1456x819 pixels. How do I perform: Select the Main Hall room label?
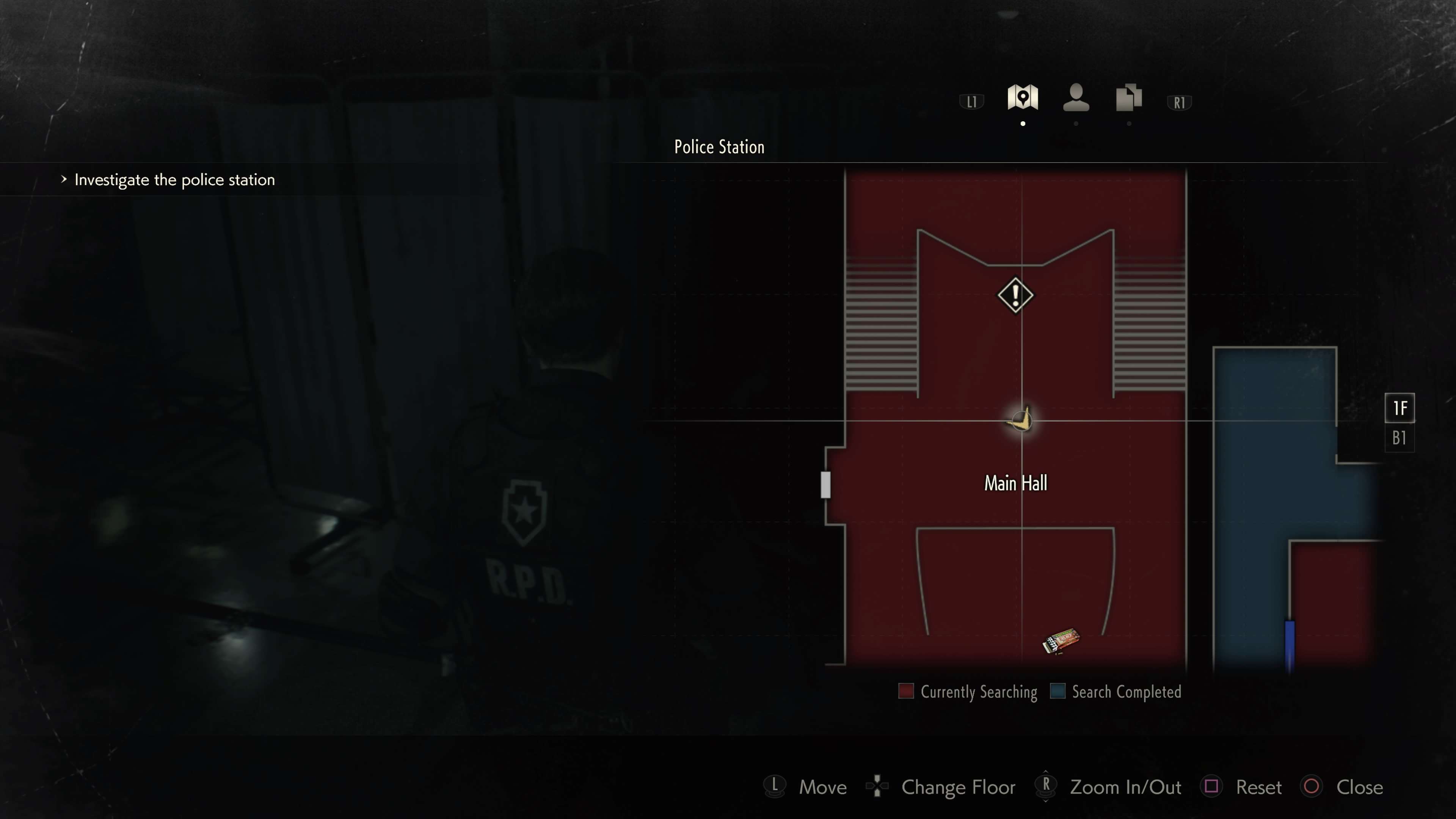tap(1015, 483)
